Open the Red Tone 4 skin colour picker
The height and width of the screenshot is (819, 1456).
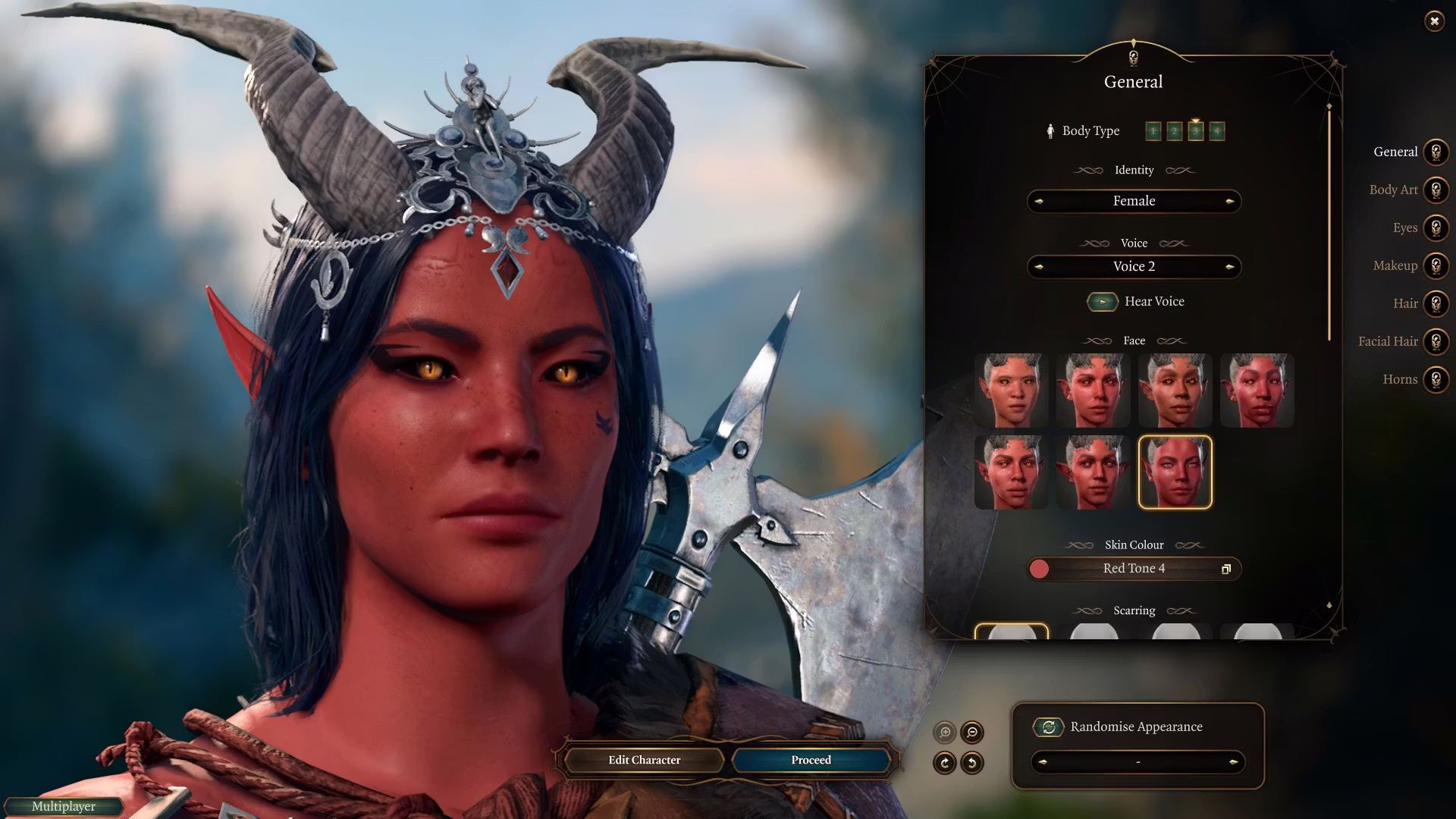[1134, 569]
